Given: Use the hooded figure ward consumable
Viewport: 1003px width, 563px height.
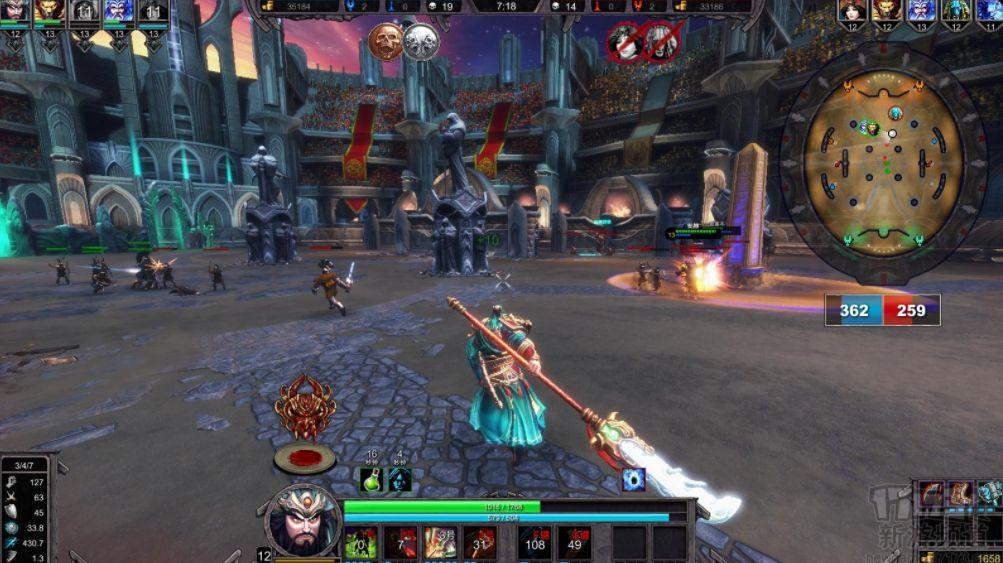Looking at the screenshot, I should click(399, 479).
